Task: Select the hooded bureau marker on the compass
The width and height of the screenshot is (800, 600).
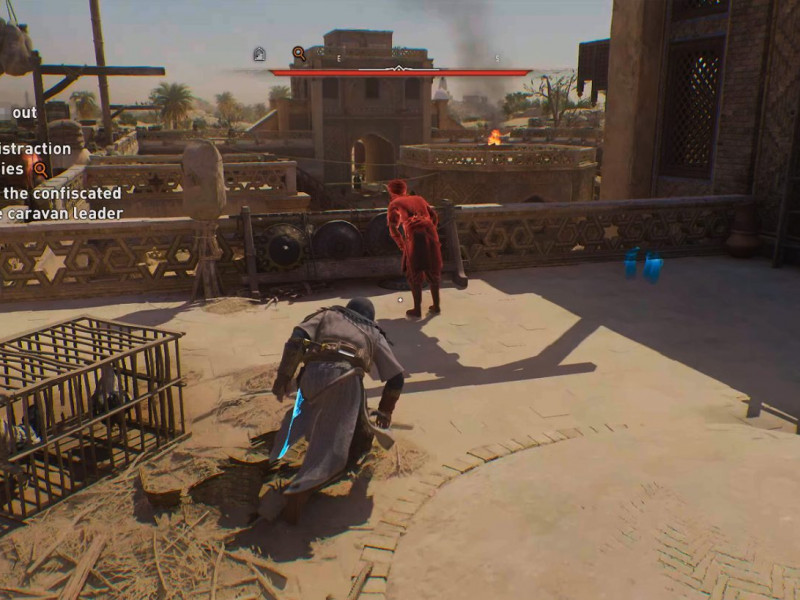Action: pyautogui.click(x=259, y=54)
